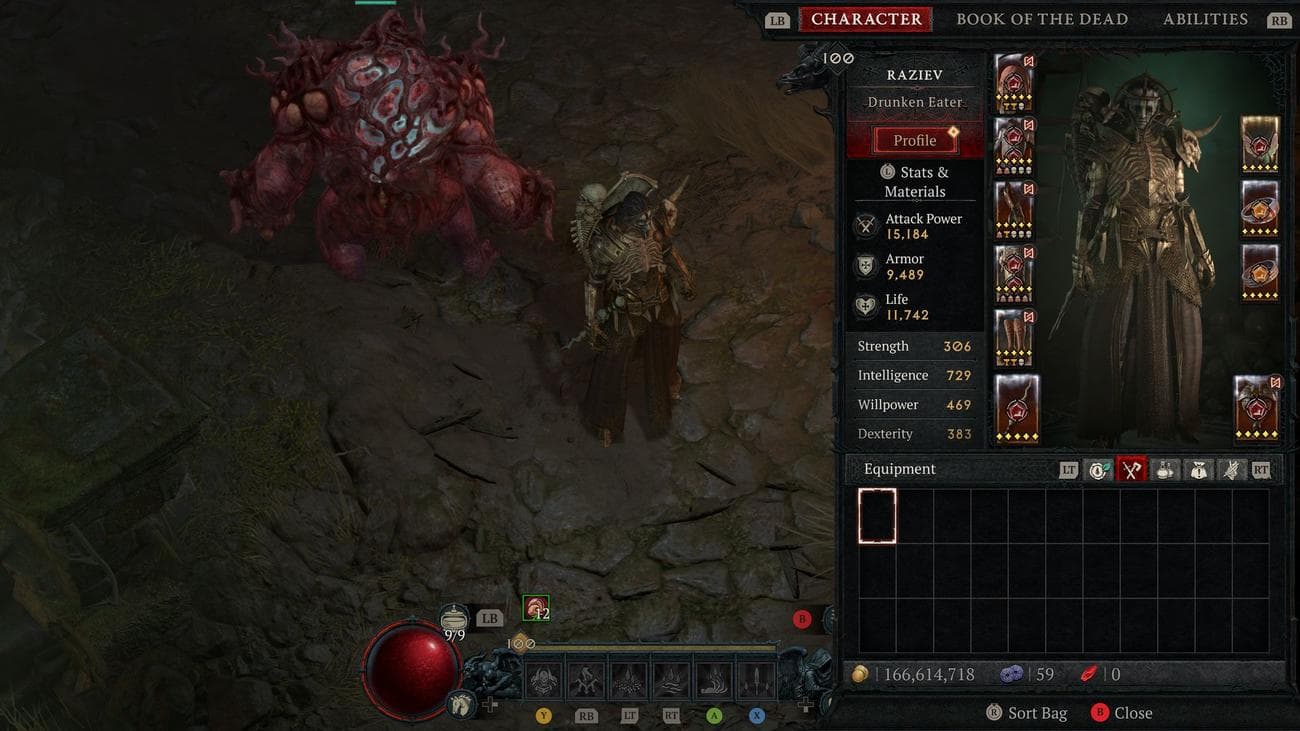Select the aspects filter beside RT label
Screen dimensions: 1300x731
(1231, 469)
